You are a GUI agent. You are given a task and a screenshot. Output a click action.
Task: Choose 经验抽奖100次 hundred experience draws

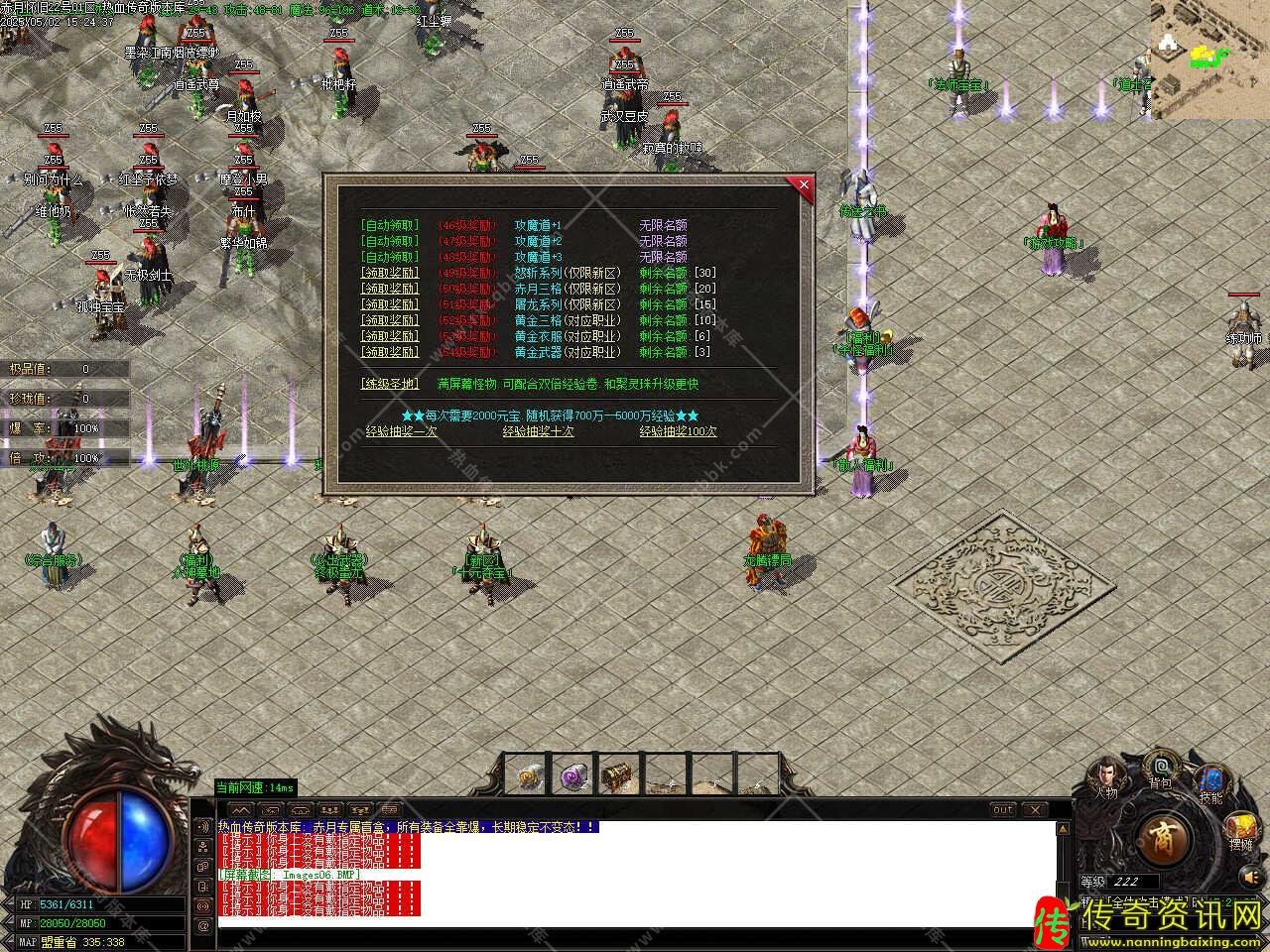click(678, 431)
